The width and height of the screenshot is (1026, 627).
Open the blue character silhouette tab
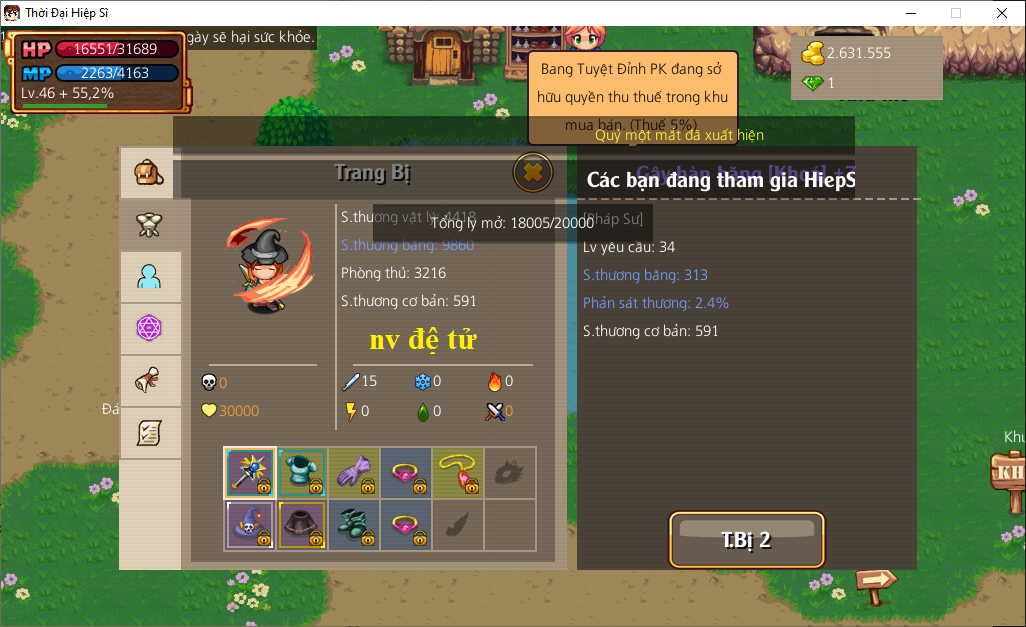point(149,277)
